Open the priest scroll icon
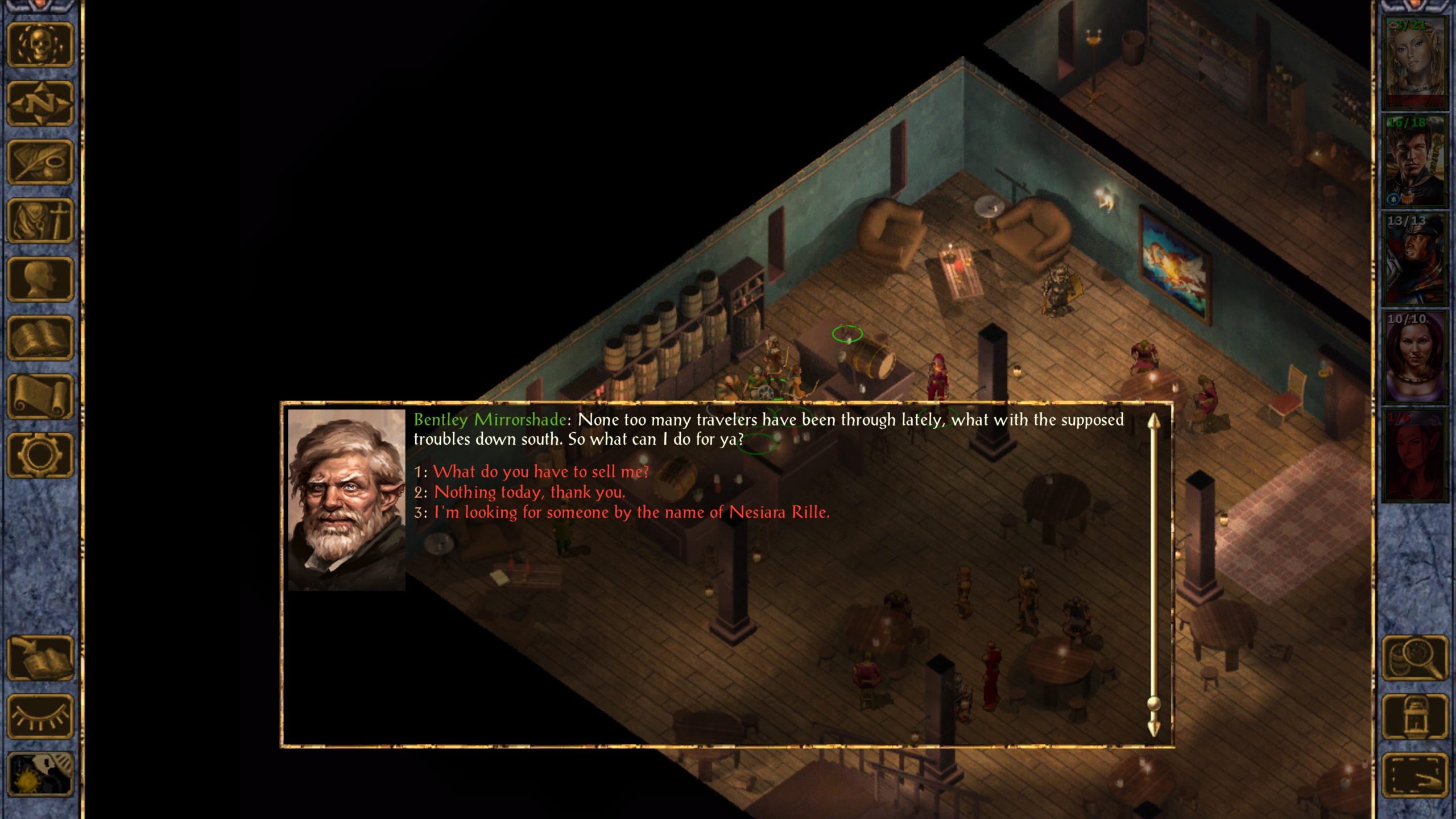Image resolution: width=1456 pixels, height=819 pixels. 40,396
